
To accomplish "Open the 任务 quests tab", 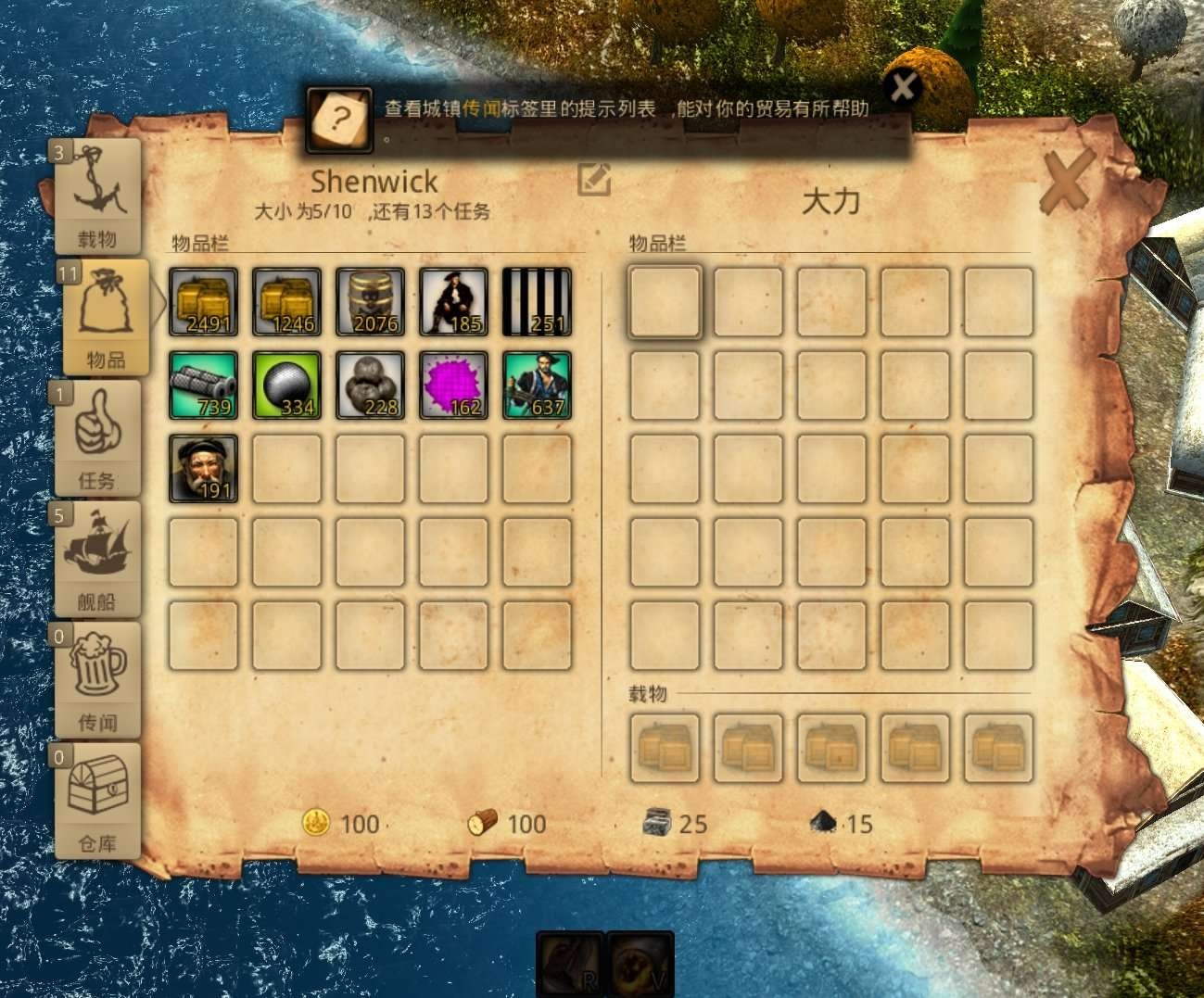I will pyautogui.click(x=97, y=437).
